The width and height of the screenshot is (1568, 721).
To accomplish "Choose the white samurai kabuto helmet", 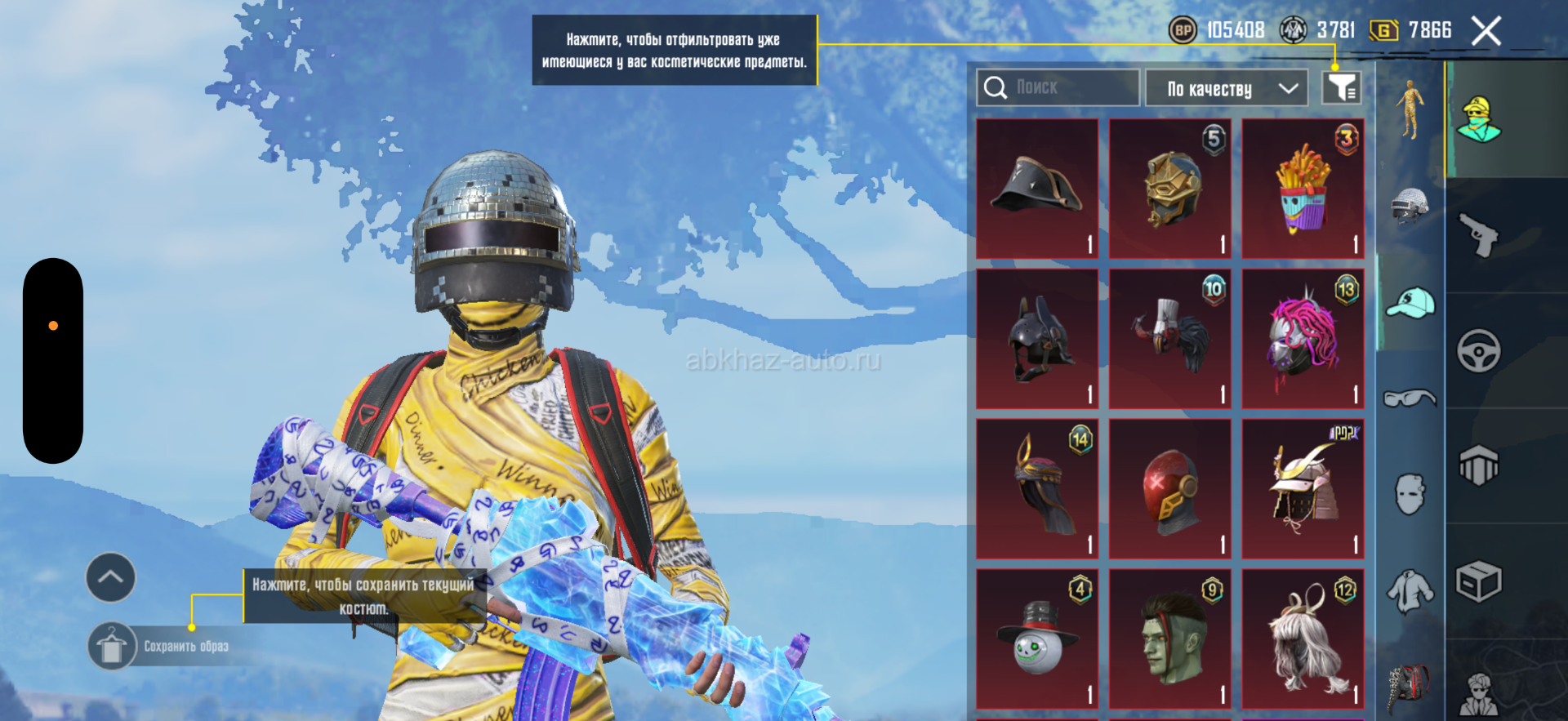I will 1303,489.
